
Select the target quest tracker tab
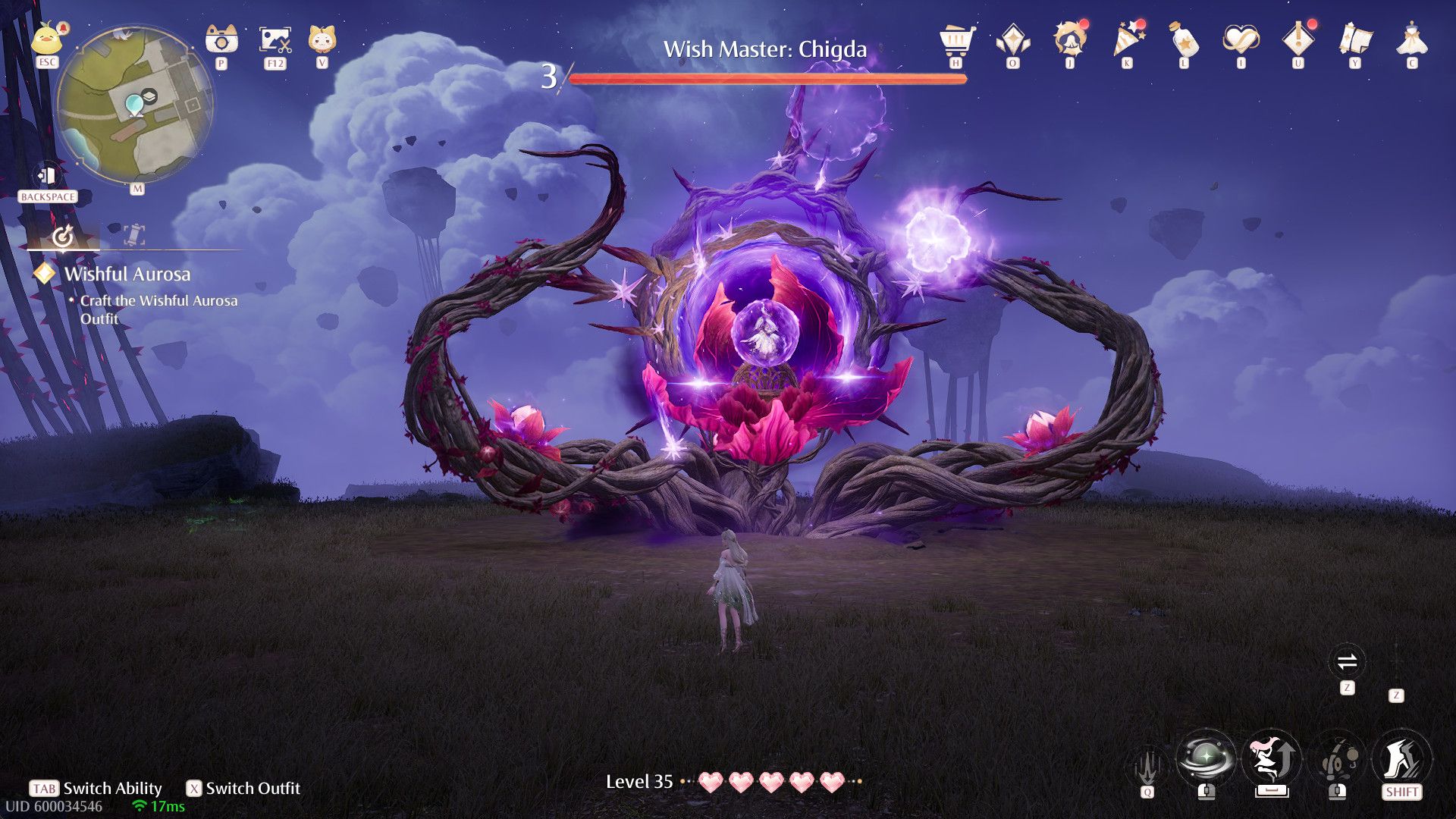[63, 237]
